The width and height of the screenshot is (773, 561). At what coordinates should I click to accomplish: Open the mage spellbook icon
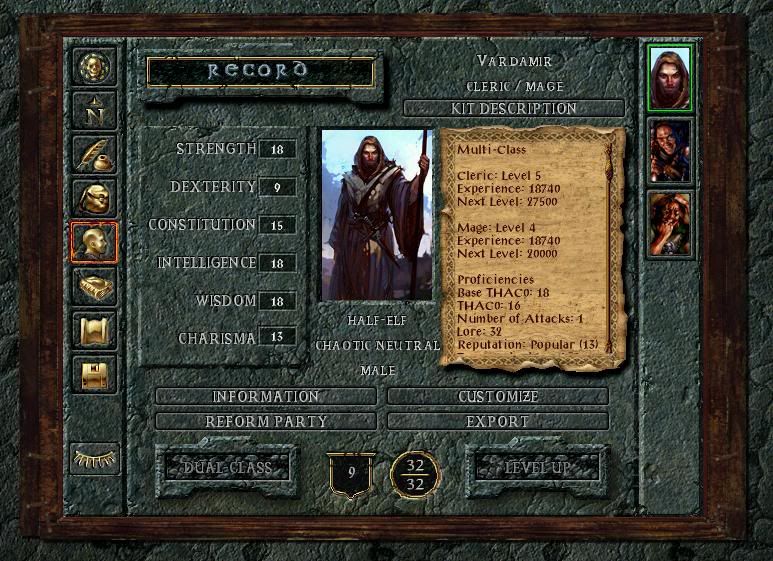point(94,286)
